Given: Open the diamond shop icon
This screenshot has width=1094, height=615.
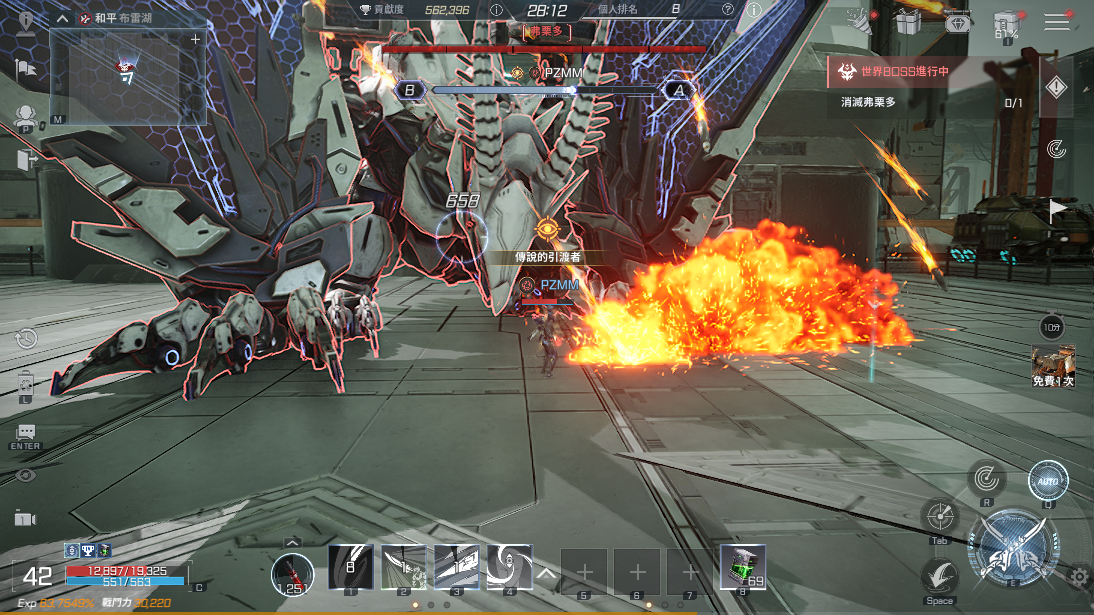Looking at the screenshot, I should tap(957, 22).
